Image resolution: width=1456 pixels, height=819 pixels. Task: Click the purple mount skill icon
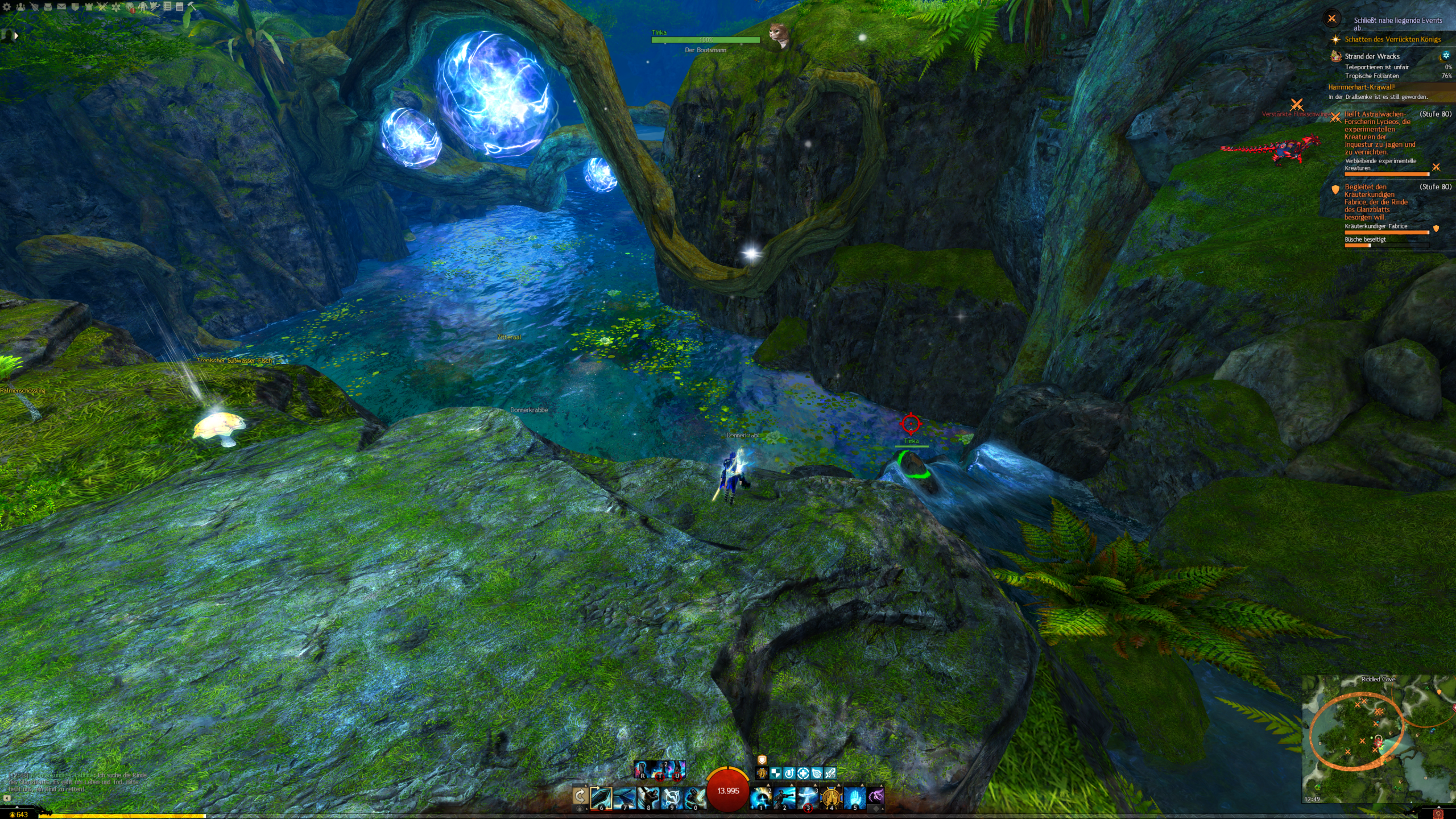(876, 795)
